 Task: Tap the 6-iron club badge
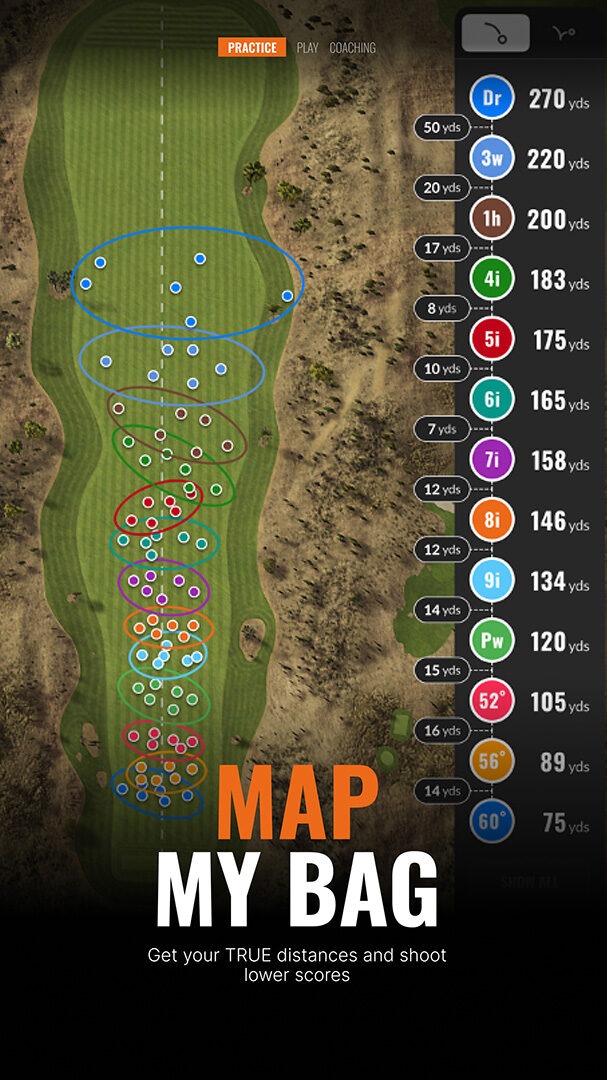[492, 400]
